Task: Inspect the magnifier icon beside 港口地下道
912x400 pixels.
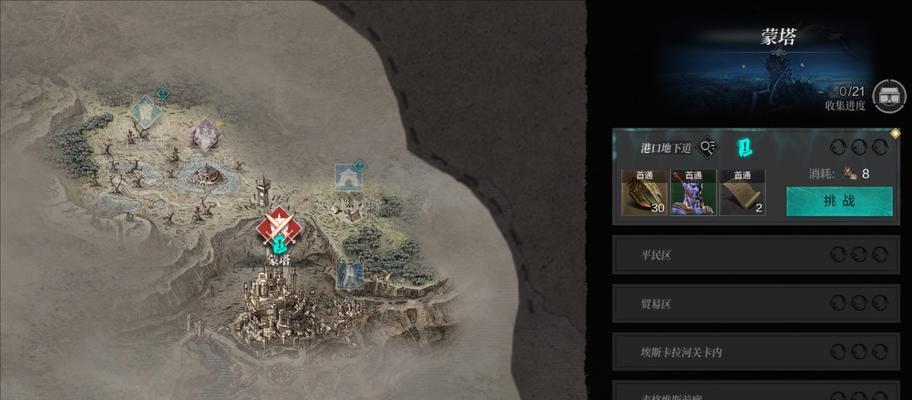Action: click(x=708, y=148)
